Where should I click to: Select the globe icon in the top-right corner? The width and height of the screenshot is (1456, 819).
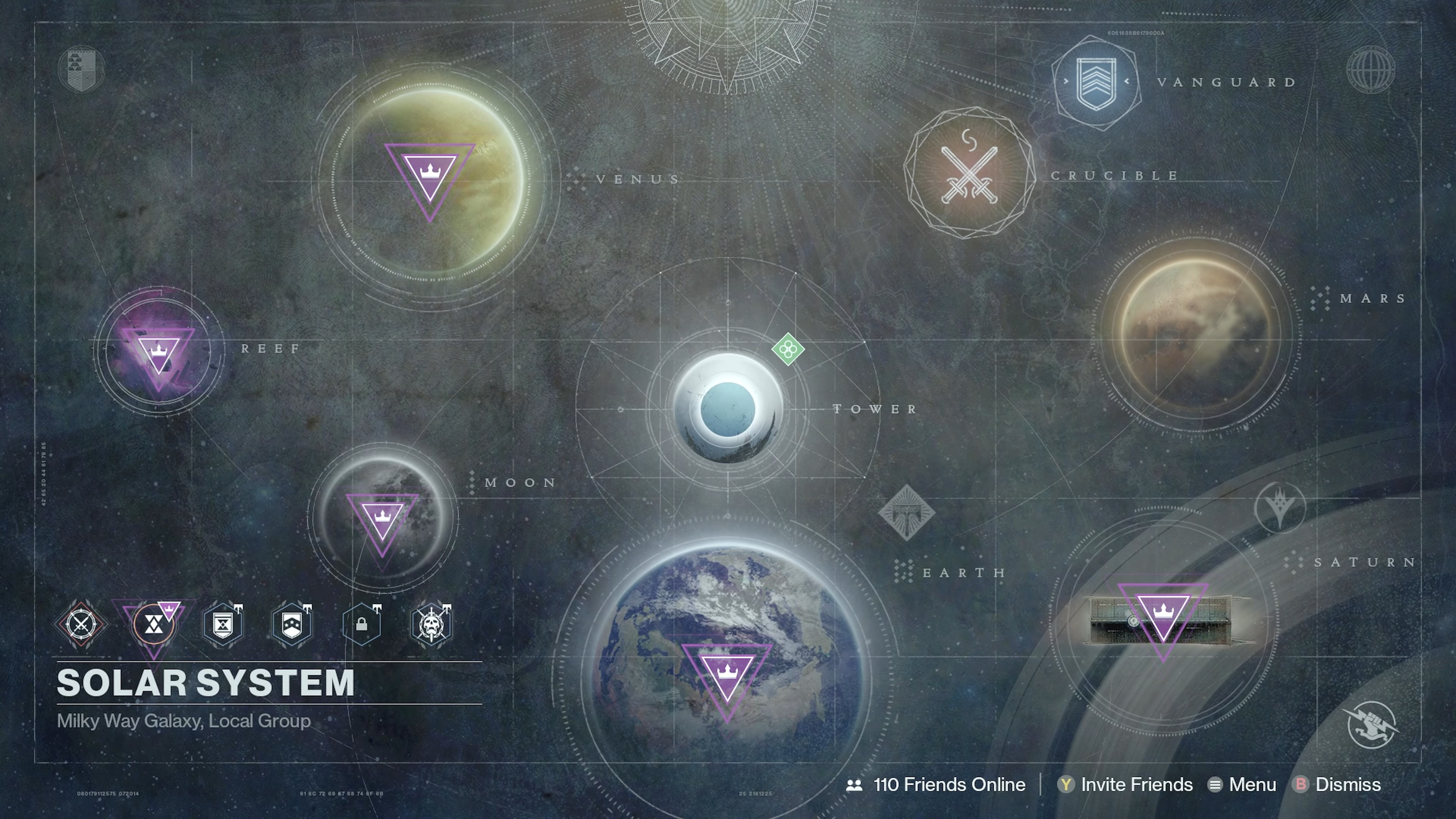point(1372,70)
